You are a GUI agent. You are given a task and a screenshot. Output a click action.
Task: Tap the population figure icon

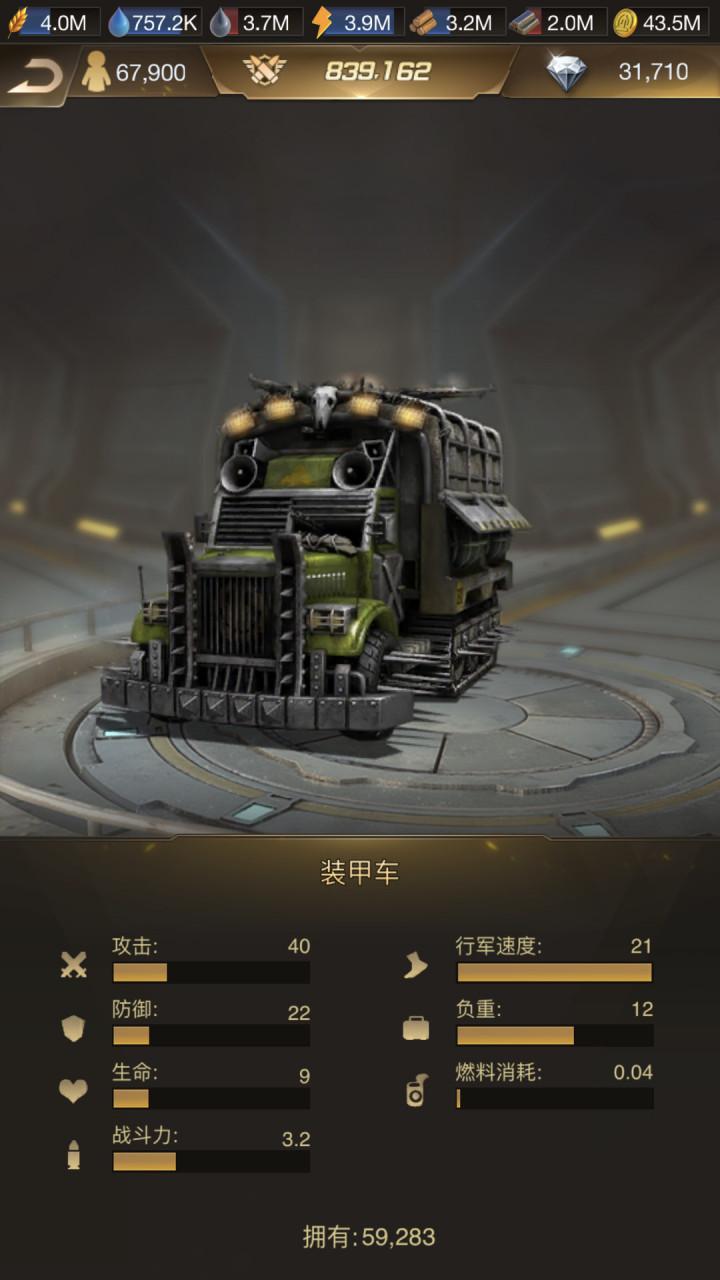tap(97, 73)
